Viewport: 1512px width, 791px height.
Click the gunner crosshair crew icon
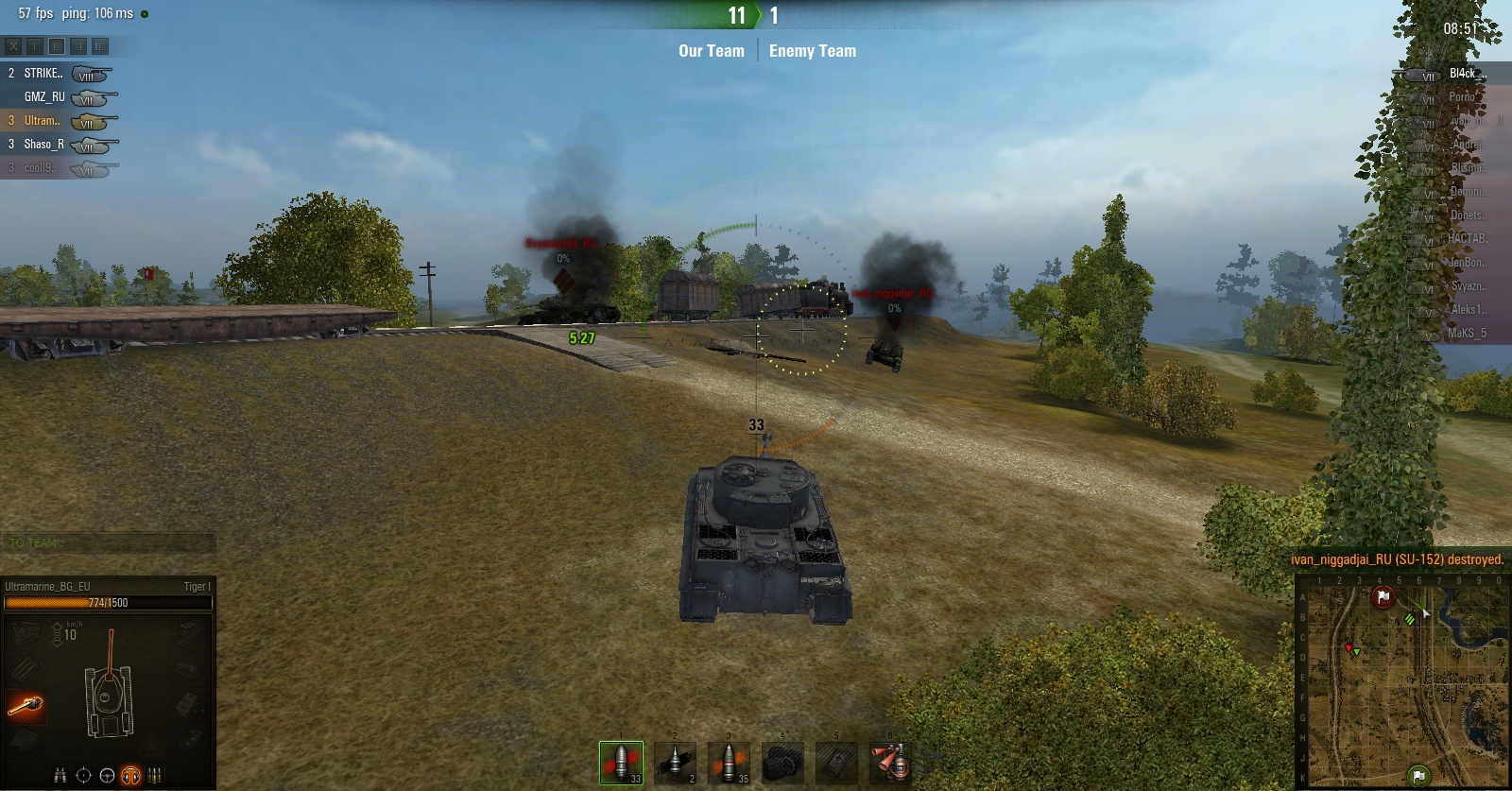[x=84, y=776]
